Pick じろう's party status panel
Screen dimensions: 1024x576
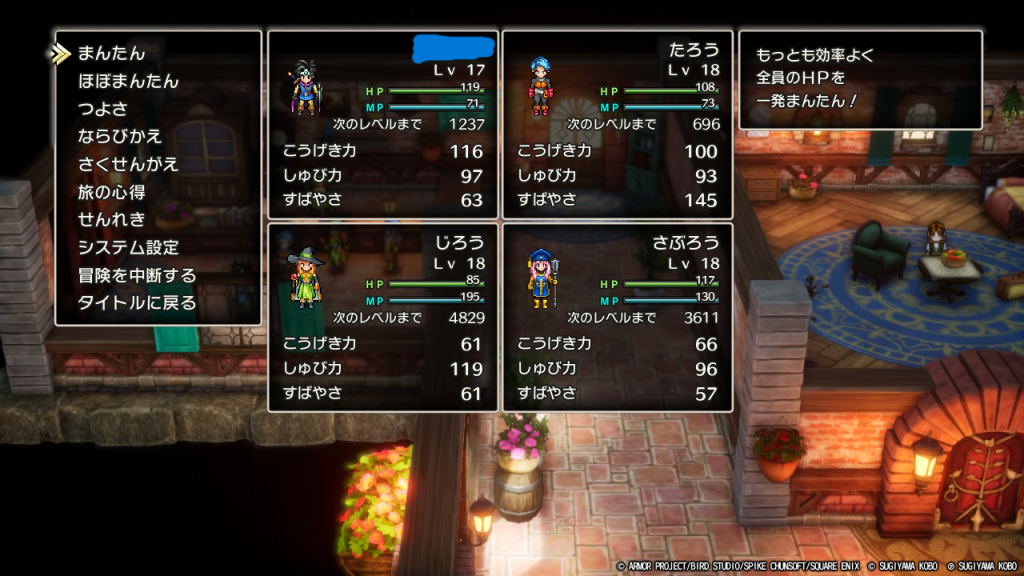pos(383,317)
